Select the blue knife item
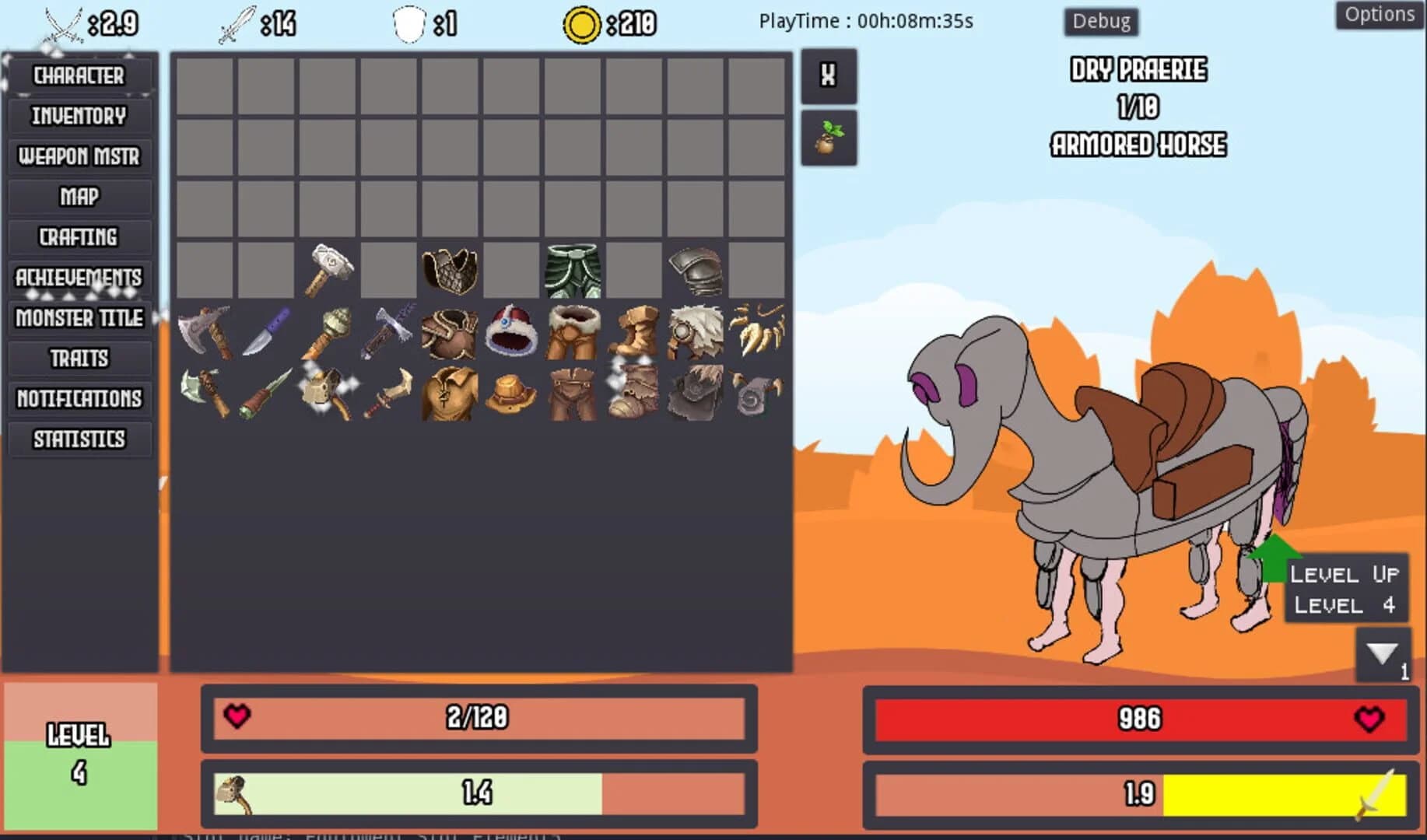Screen dimensions: 1427x840 pos(266,333)
